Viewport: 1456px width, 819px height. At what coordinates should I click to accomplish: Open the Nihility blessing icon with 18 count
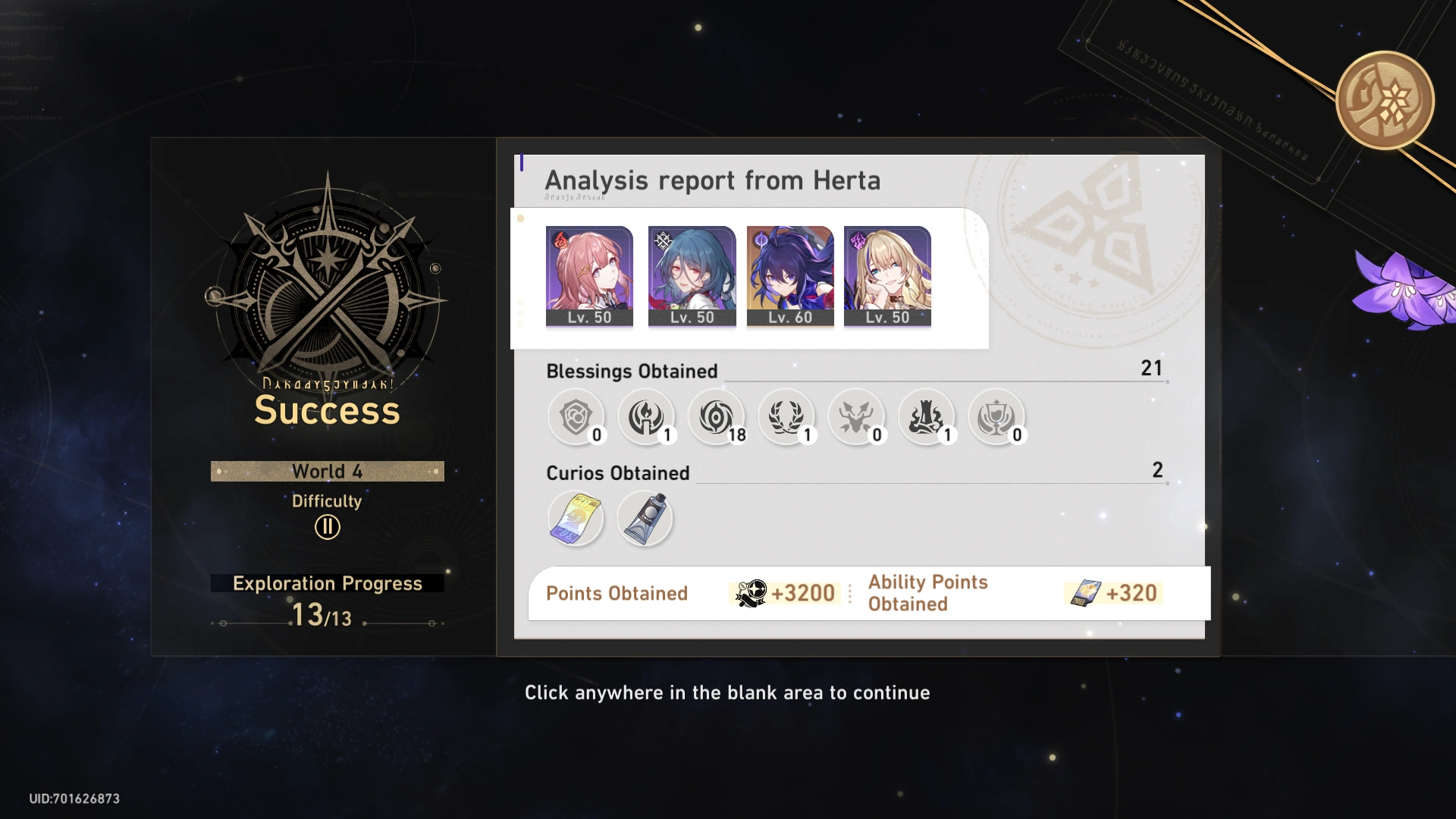click(x=717, y=418)
